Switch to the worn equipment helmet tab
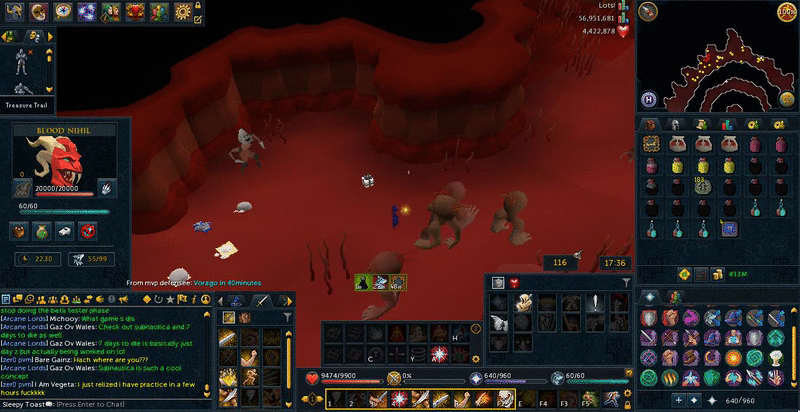 [677, 123]
